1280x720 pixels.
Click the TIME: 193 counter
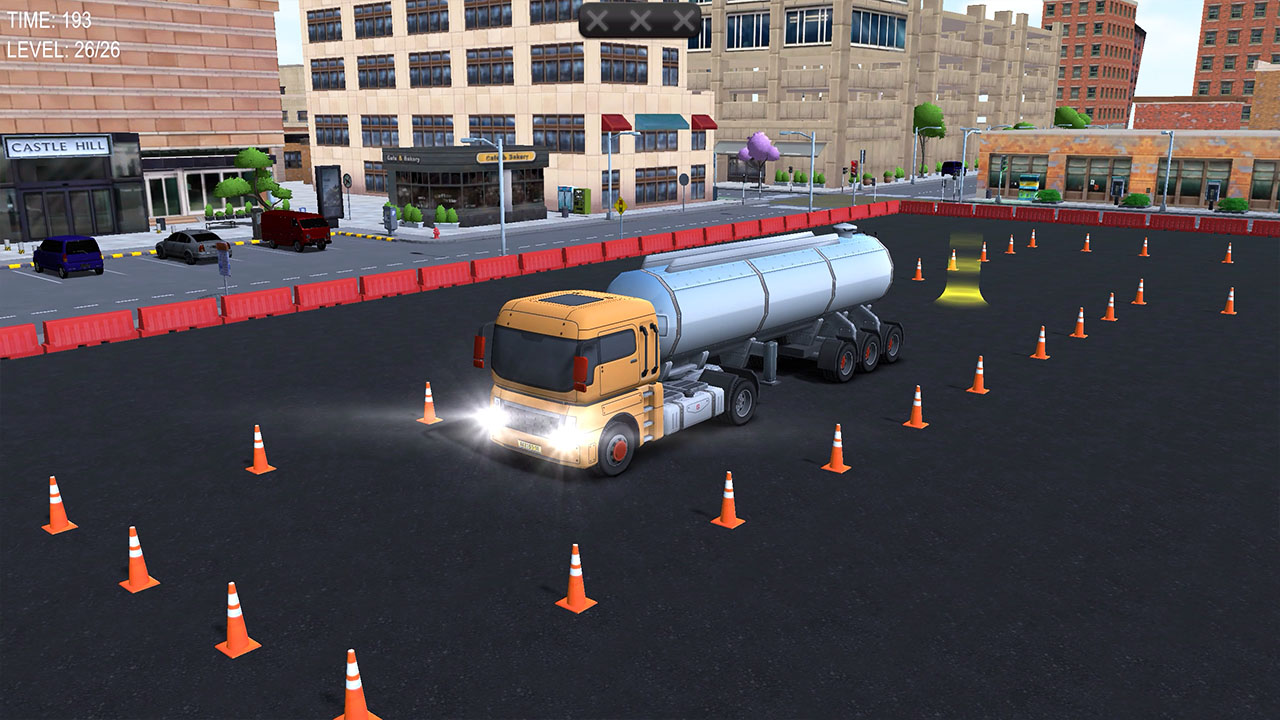50,16
